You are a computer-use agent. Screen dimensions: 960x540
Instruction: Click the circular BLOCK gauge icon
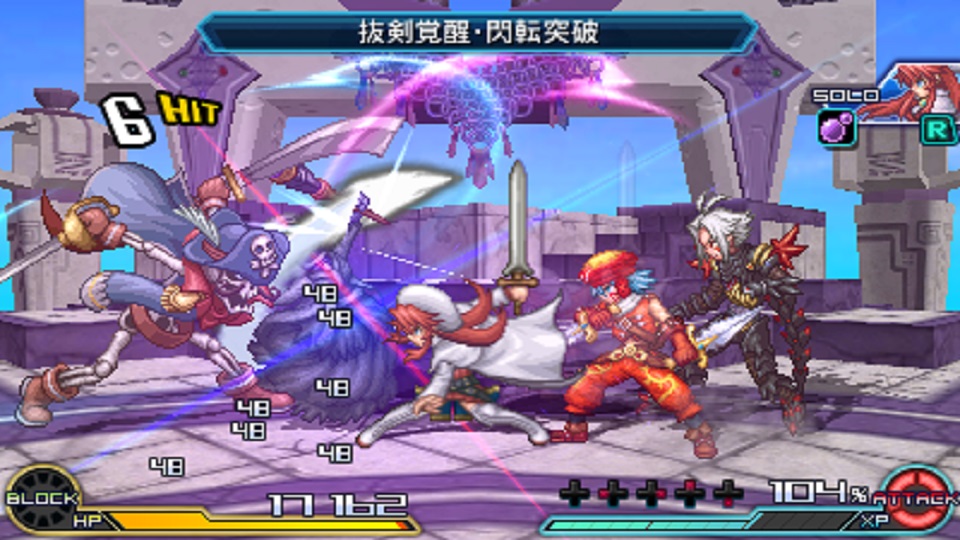[x=42, y=497]
